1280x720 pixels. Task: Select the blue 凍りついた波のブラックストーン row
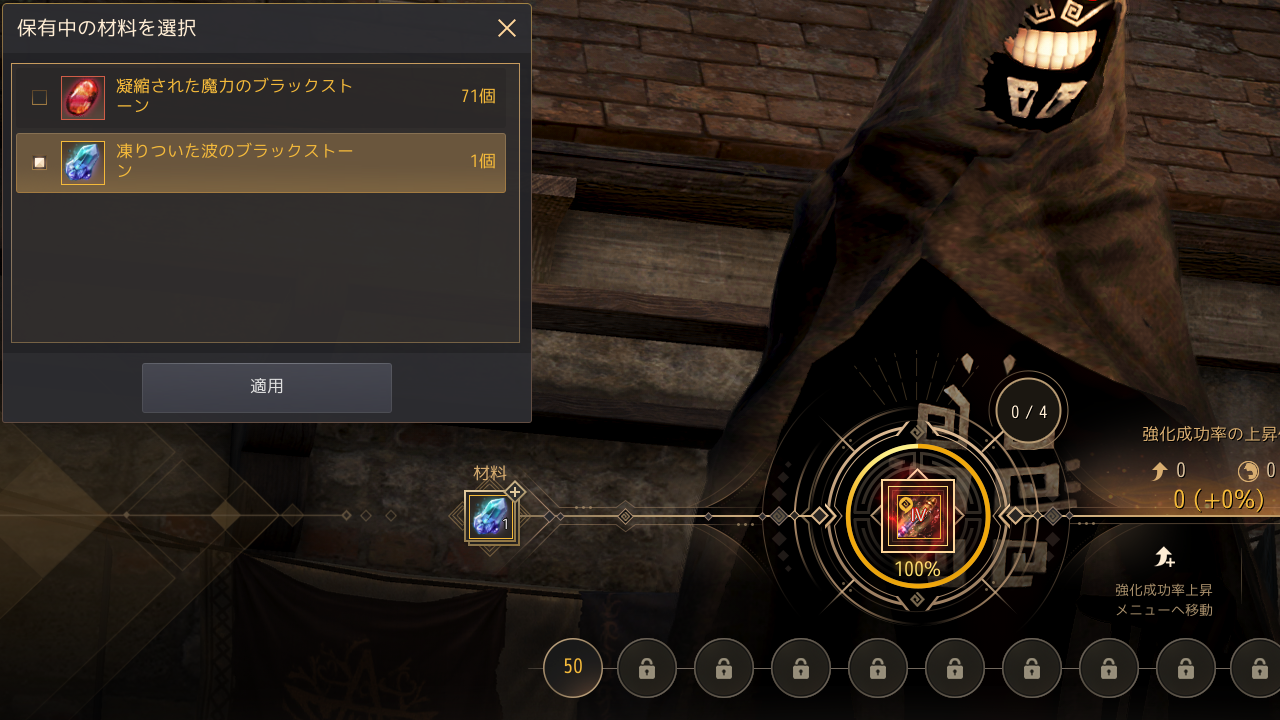(x=260, y=163)
